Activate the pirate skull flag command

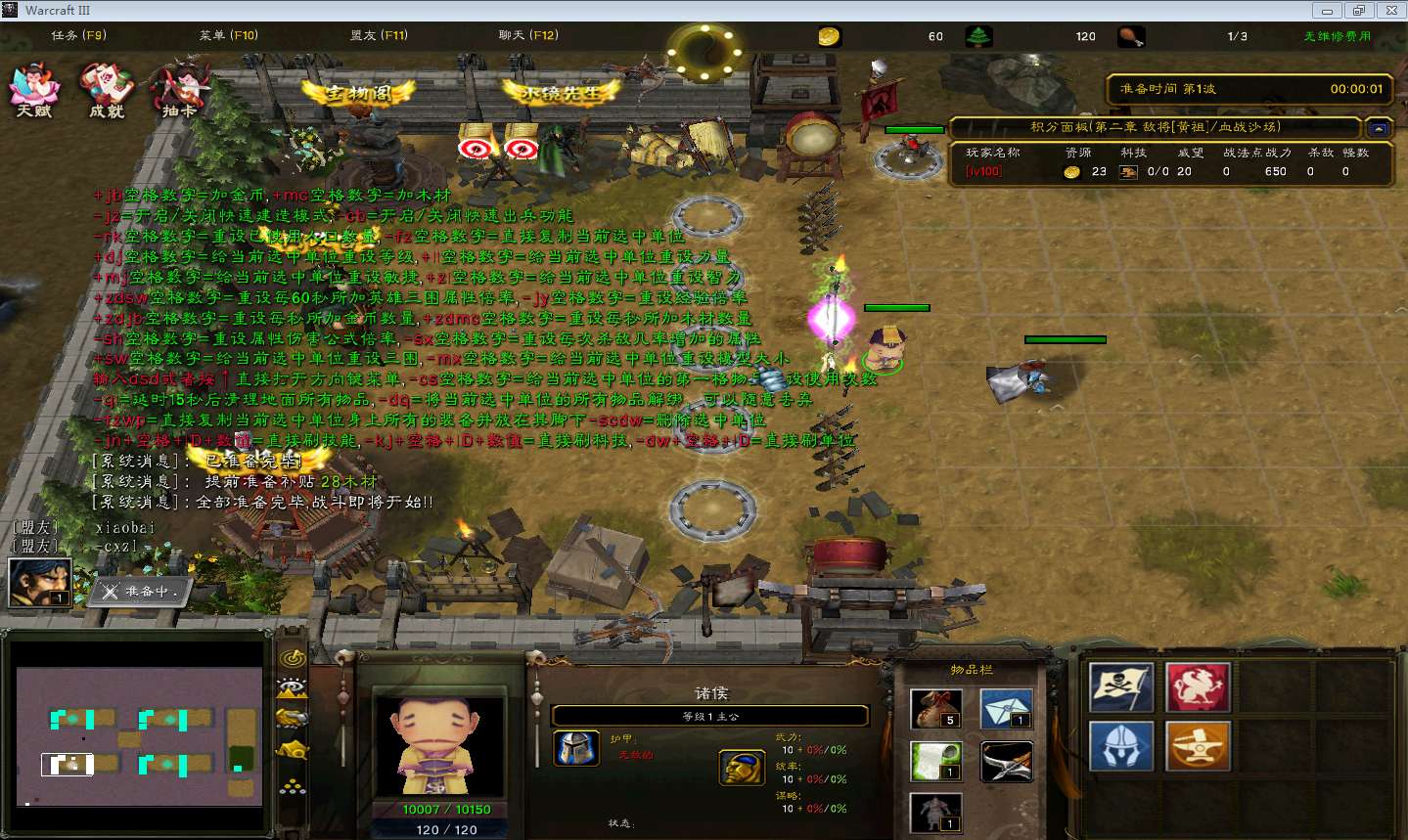[1121, 687]
